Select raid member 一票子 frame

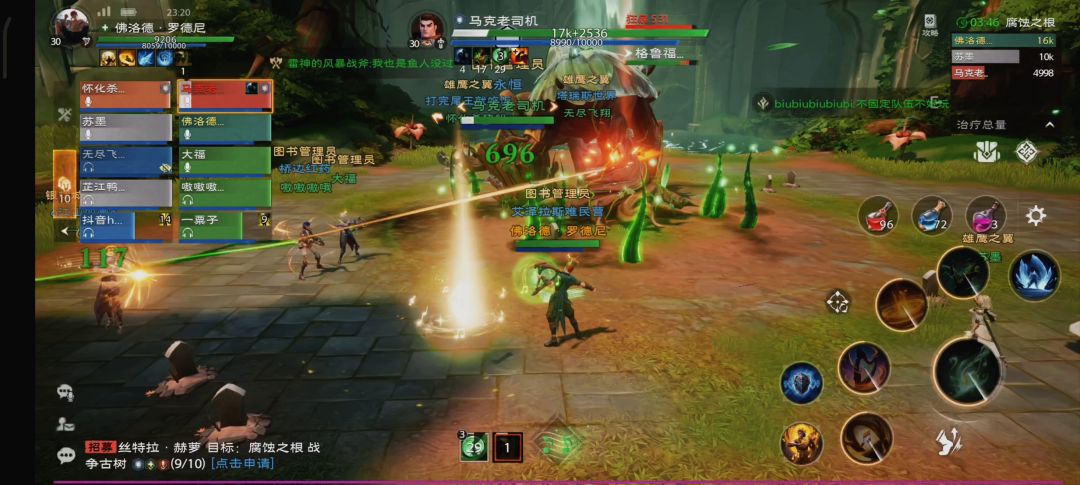click(x=224, y=226)
